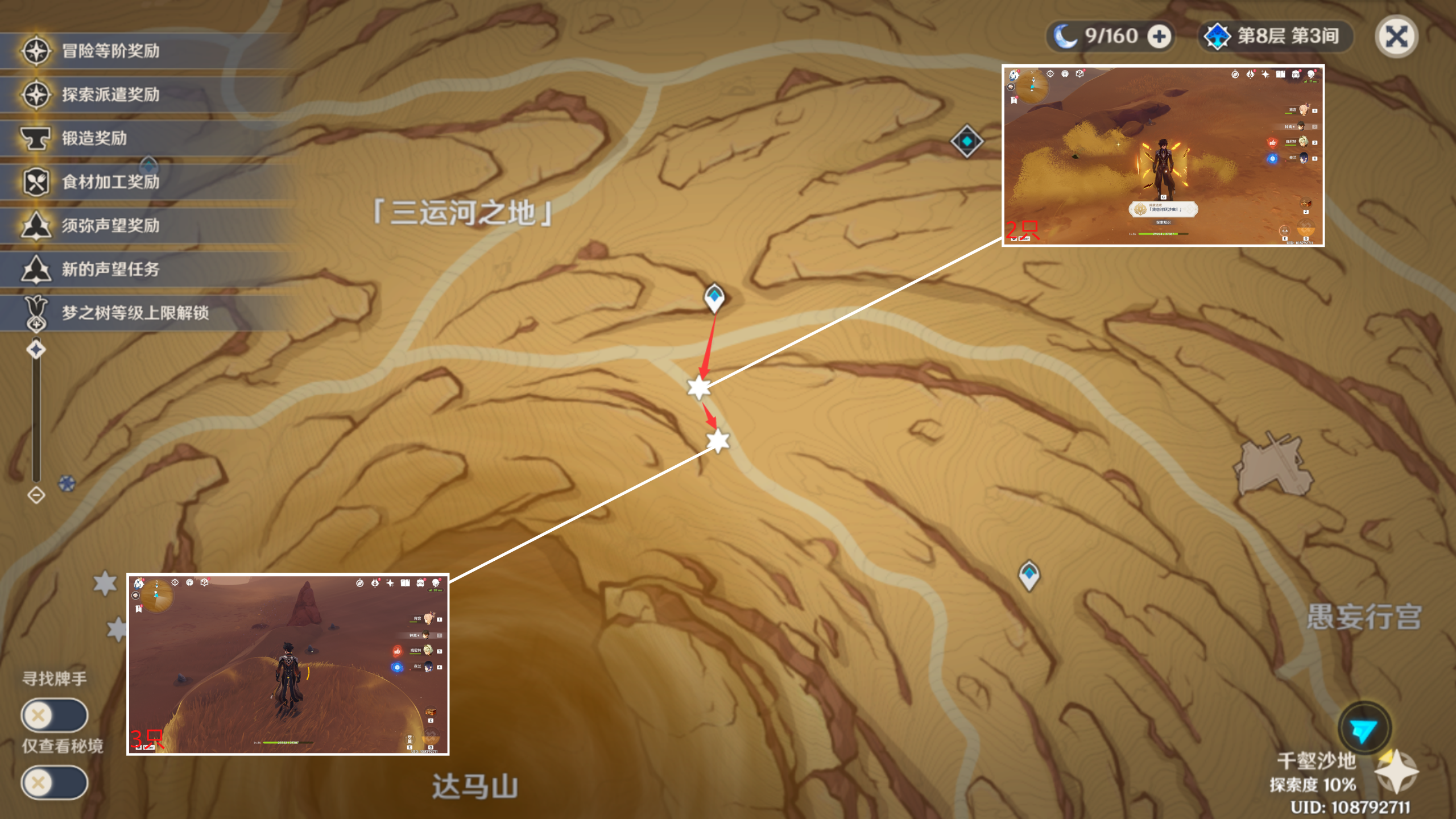Open the 探索派遣奖励 entry
1456x819 pixels.
(x=111, y=94)
